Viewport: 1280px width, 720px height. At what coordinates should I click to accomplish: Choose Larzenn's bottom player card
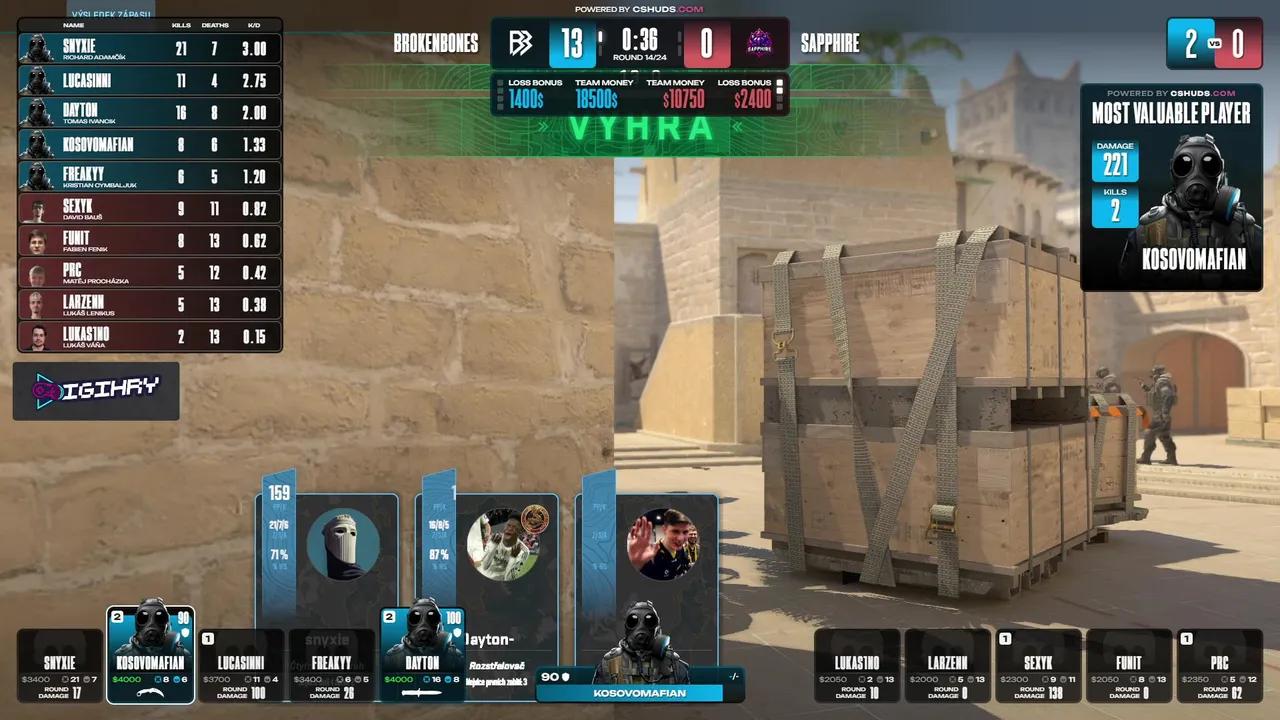pyautogui.click(x=948, y=666)
